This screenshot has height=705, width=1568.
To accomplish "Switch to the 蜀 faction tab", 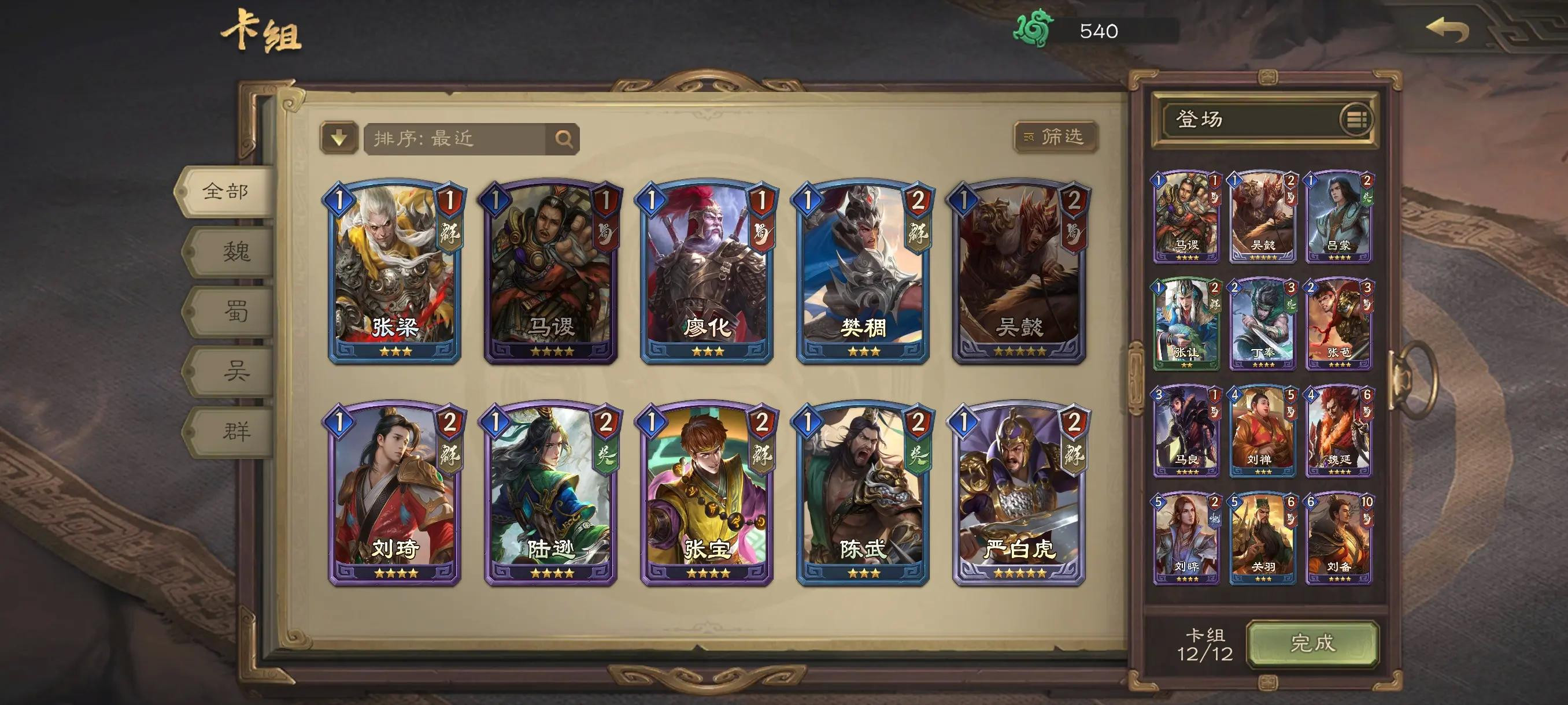I will (235, 311).
